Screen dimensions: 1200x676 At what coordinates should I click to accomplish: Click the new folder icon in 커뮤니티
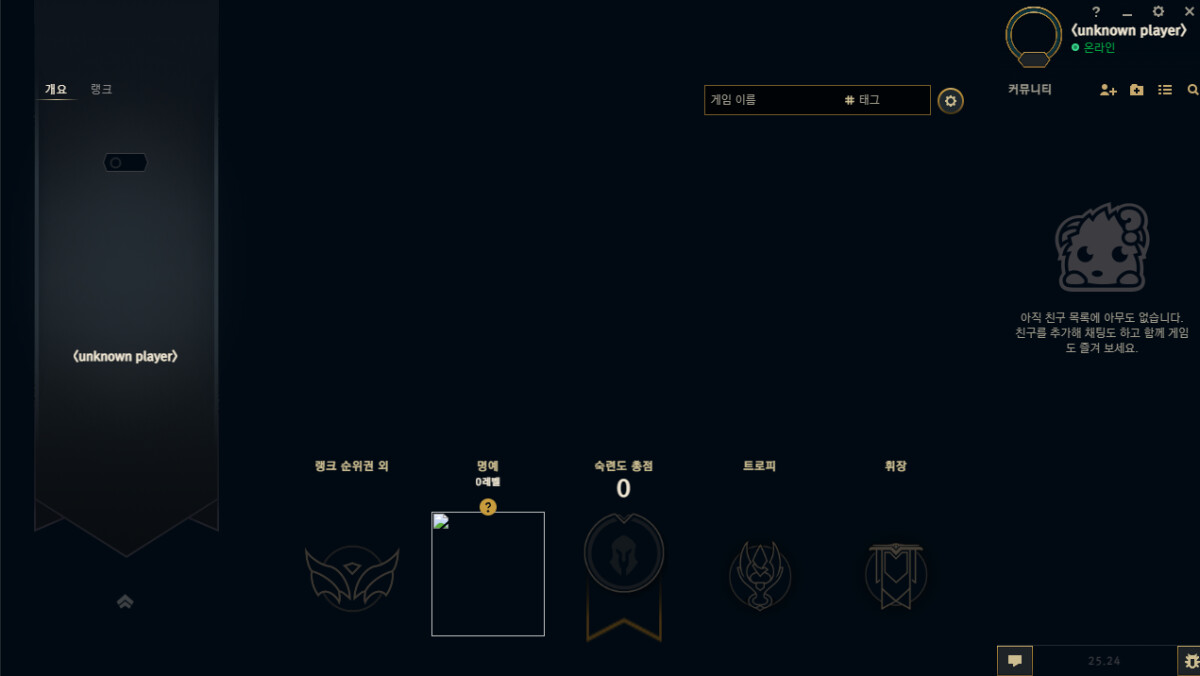1137,90
